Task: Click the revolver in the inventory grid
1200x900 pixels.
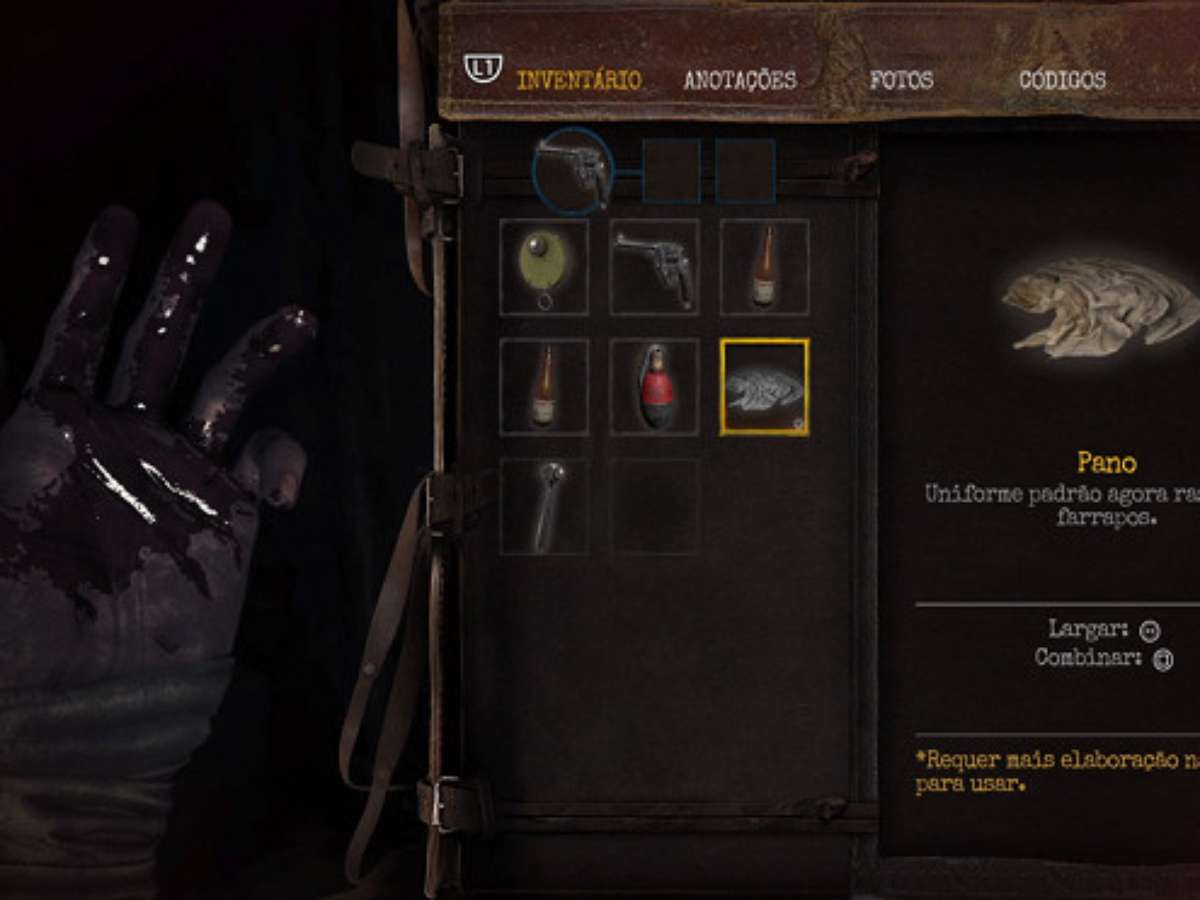Action: coord(654,267)
